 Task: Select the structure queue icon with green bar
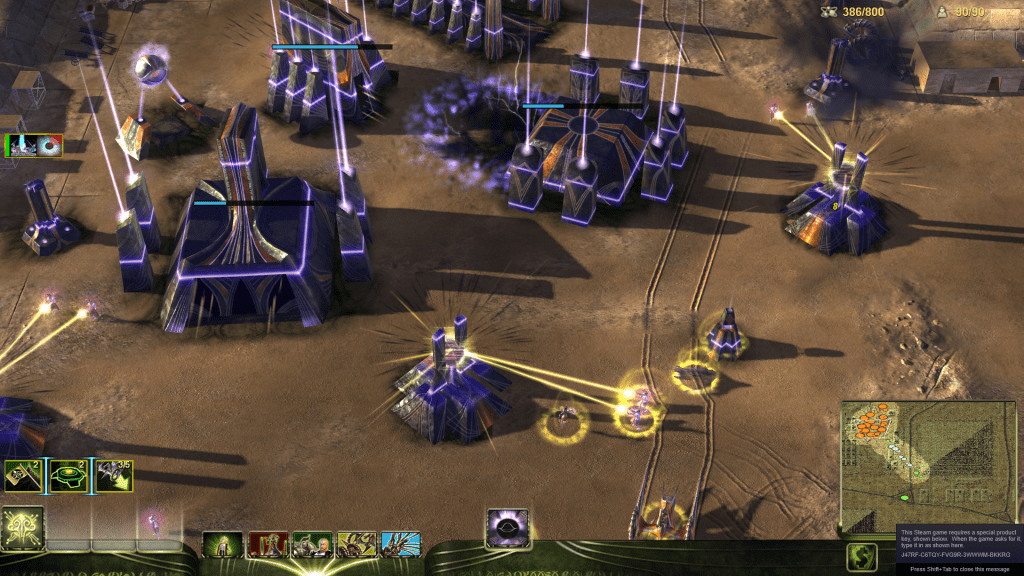pos(34,147)
